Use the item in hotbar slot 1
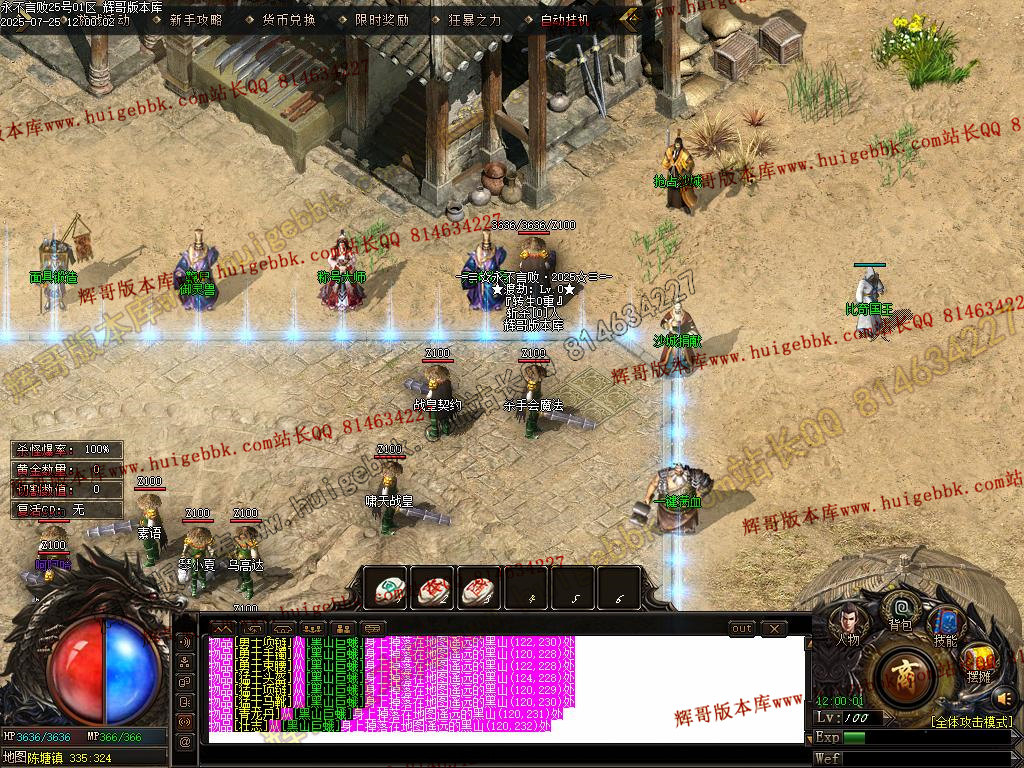Screen dimensions: 1024x768 coord(385,589)
